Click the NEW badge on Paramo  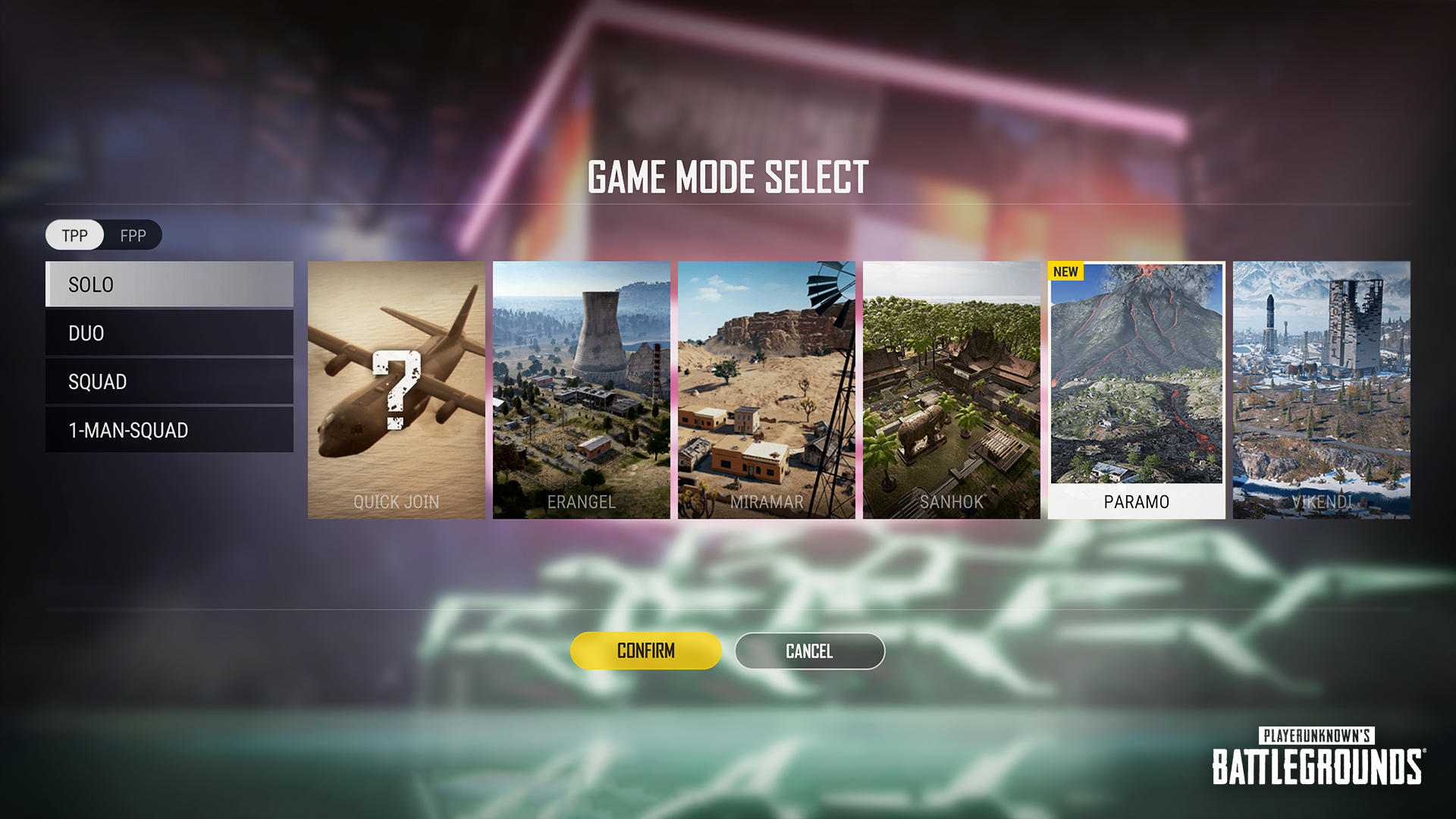pos(1068,271)
